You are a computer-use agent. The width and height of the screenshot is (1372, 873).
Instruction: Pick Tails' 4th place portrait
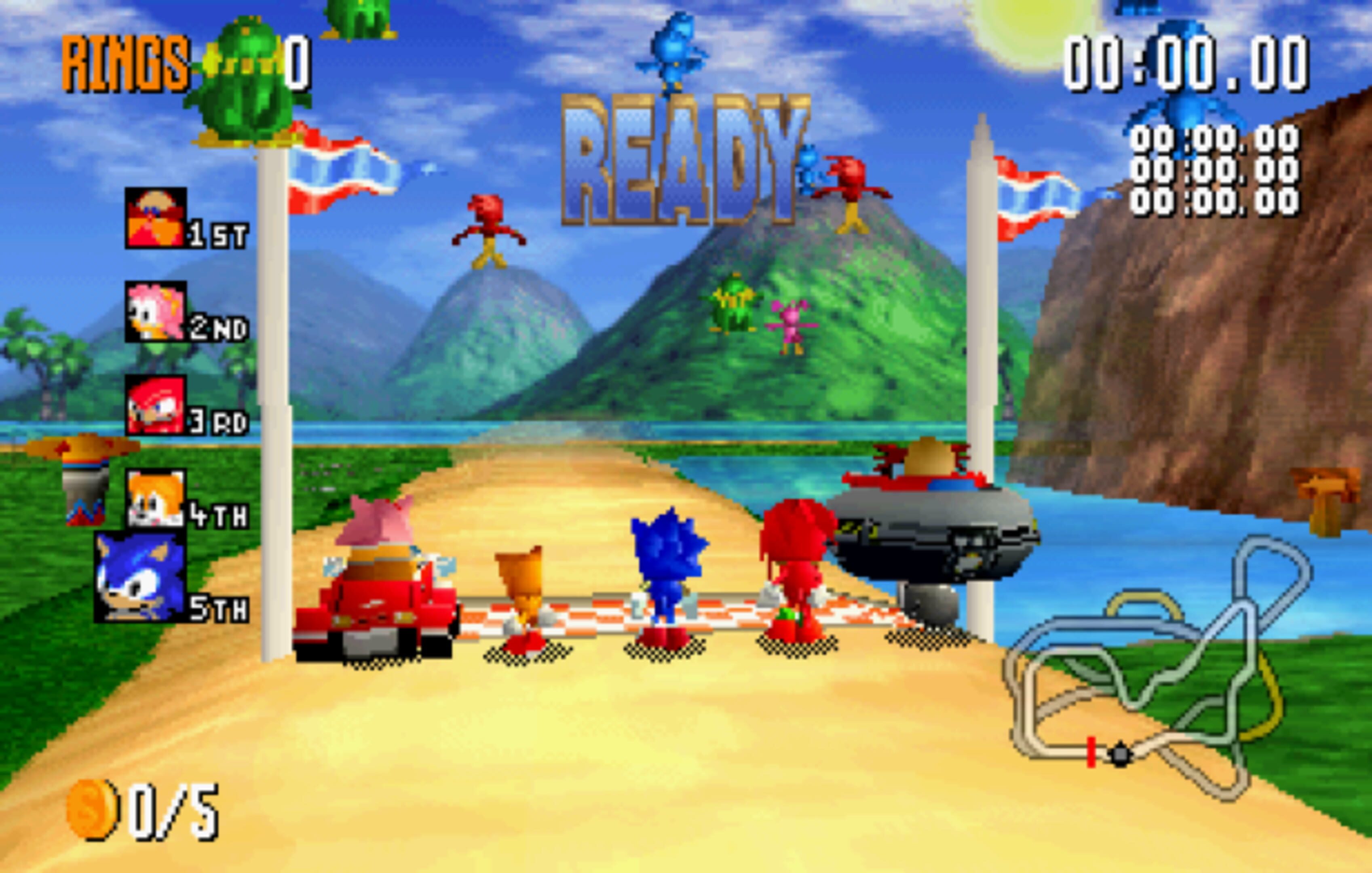(x=156, y=498)
